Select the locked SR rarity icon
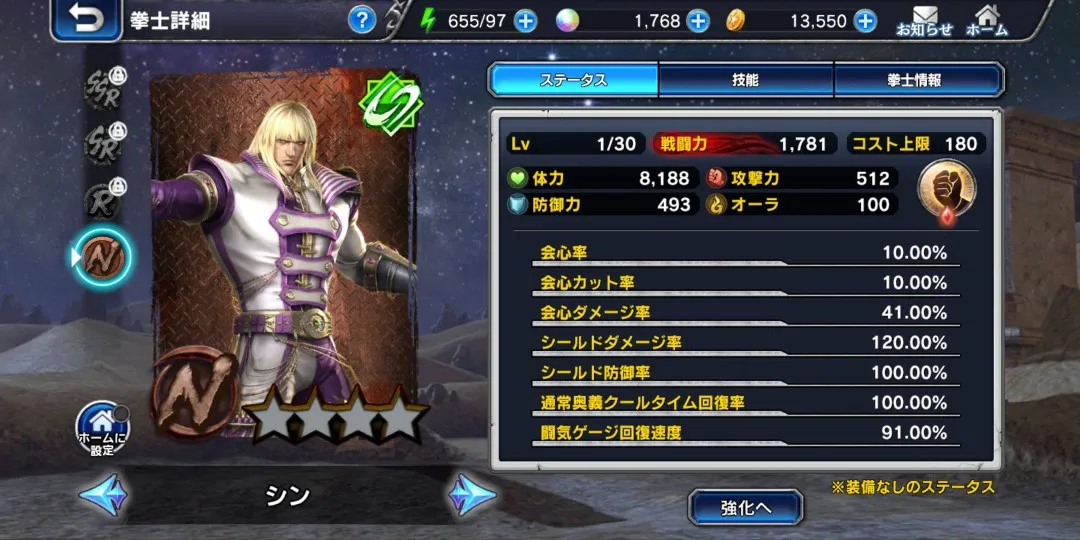 click(103, 143)
